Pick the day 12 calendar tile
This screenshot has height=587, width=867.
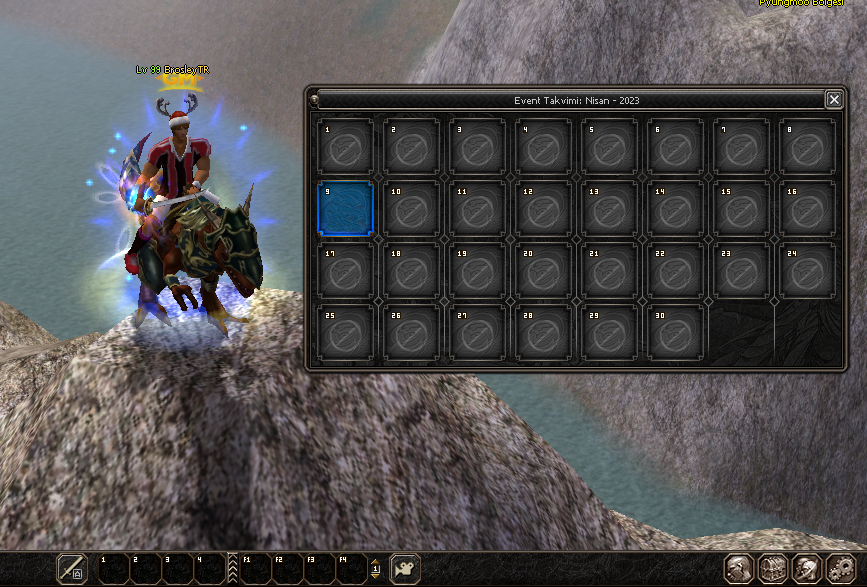(x=543, y=208)
